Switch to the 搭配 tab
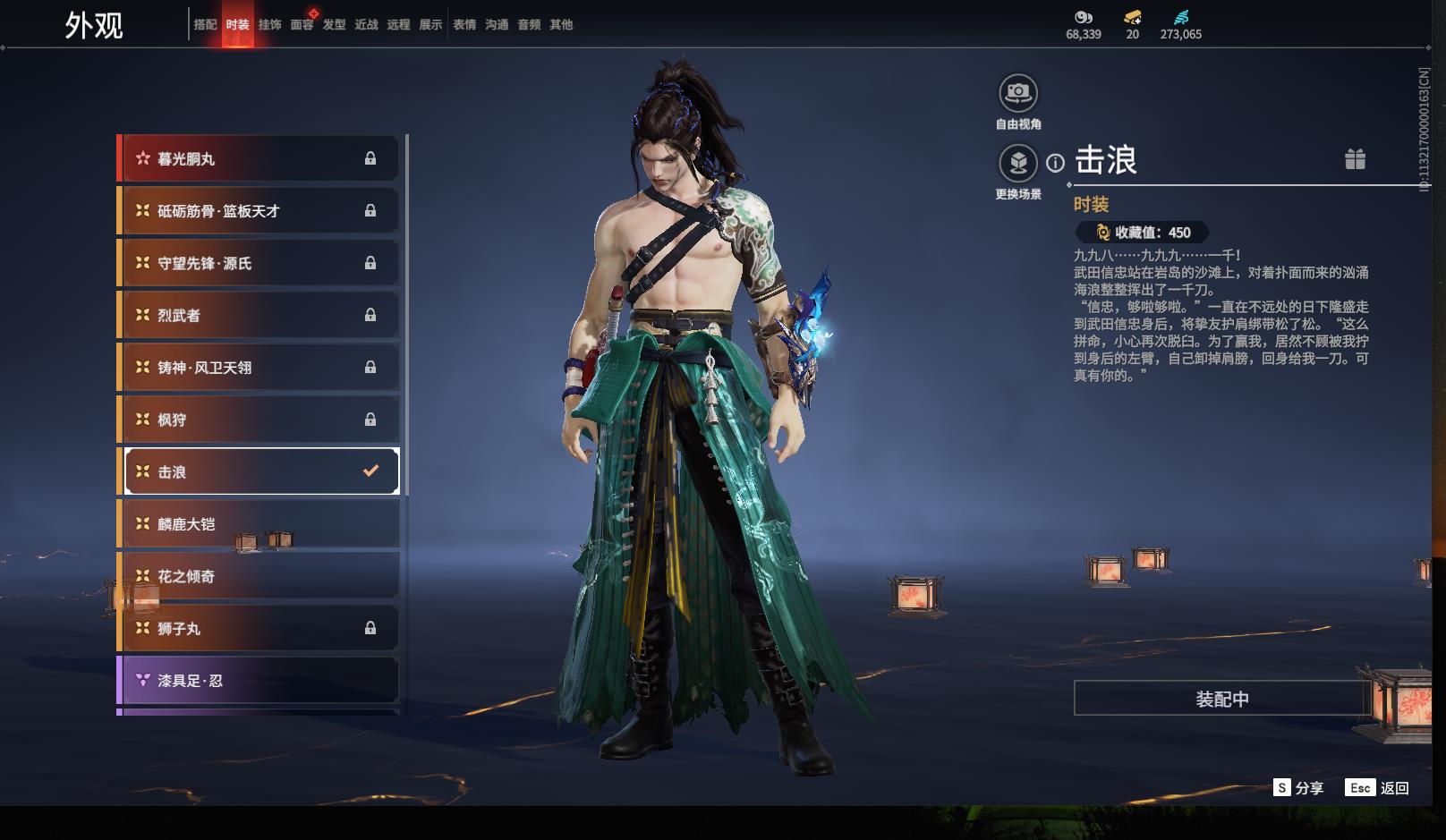Screen dimensions: 1446x840 click(205, 25)
